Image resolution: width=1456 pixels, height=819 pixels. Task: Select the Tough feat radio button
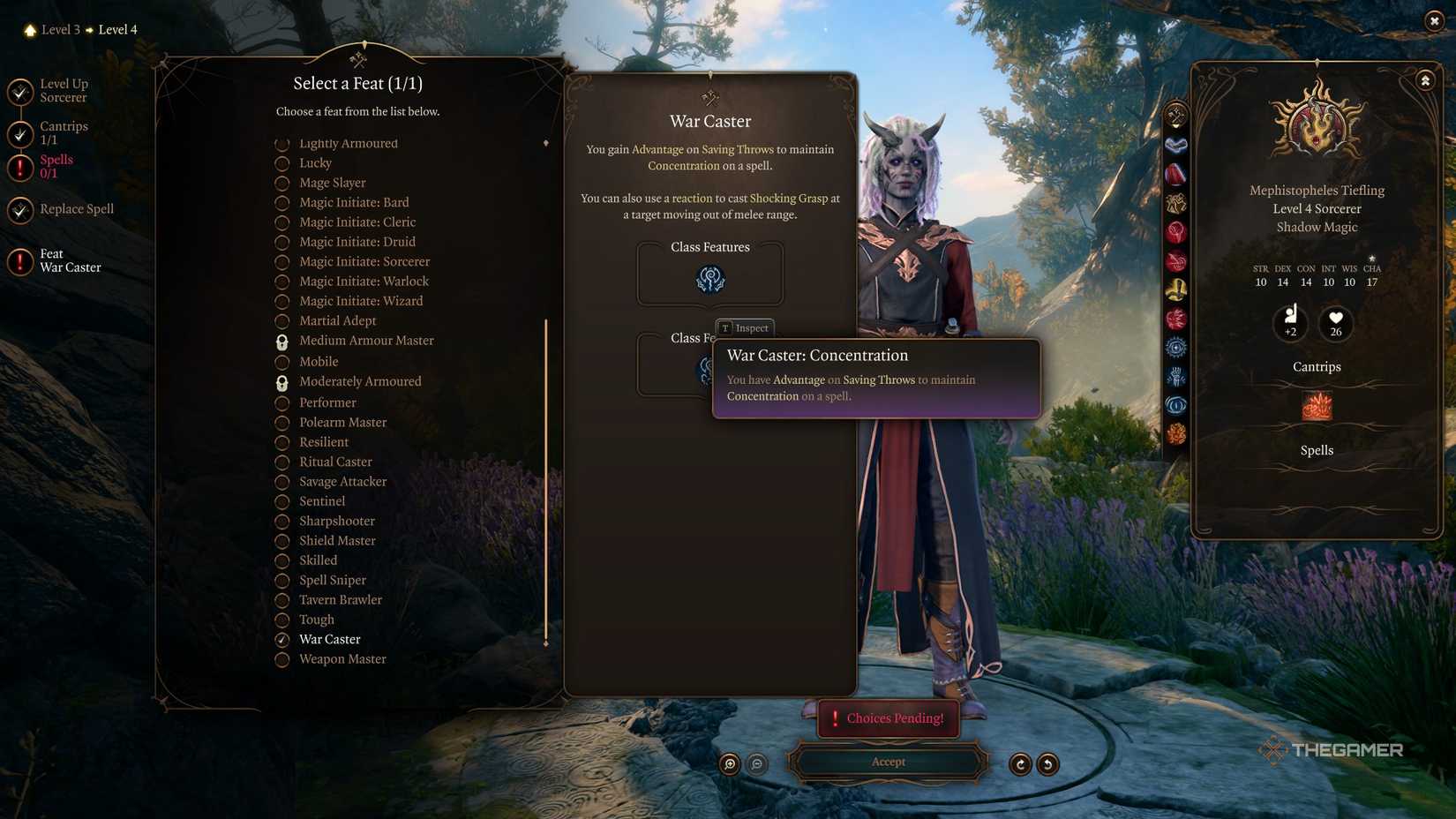(x=282, y=620)
